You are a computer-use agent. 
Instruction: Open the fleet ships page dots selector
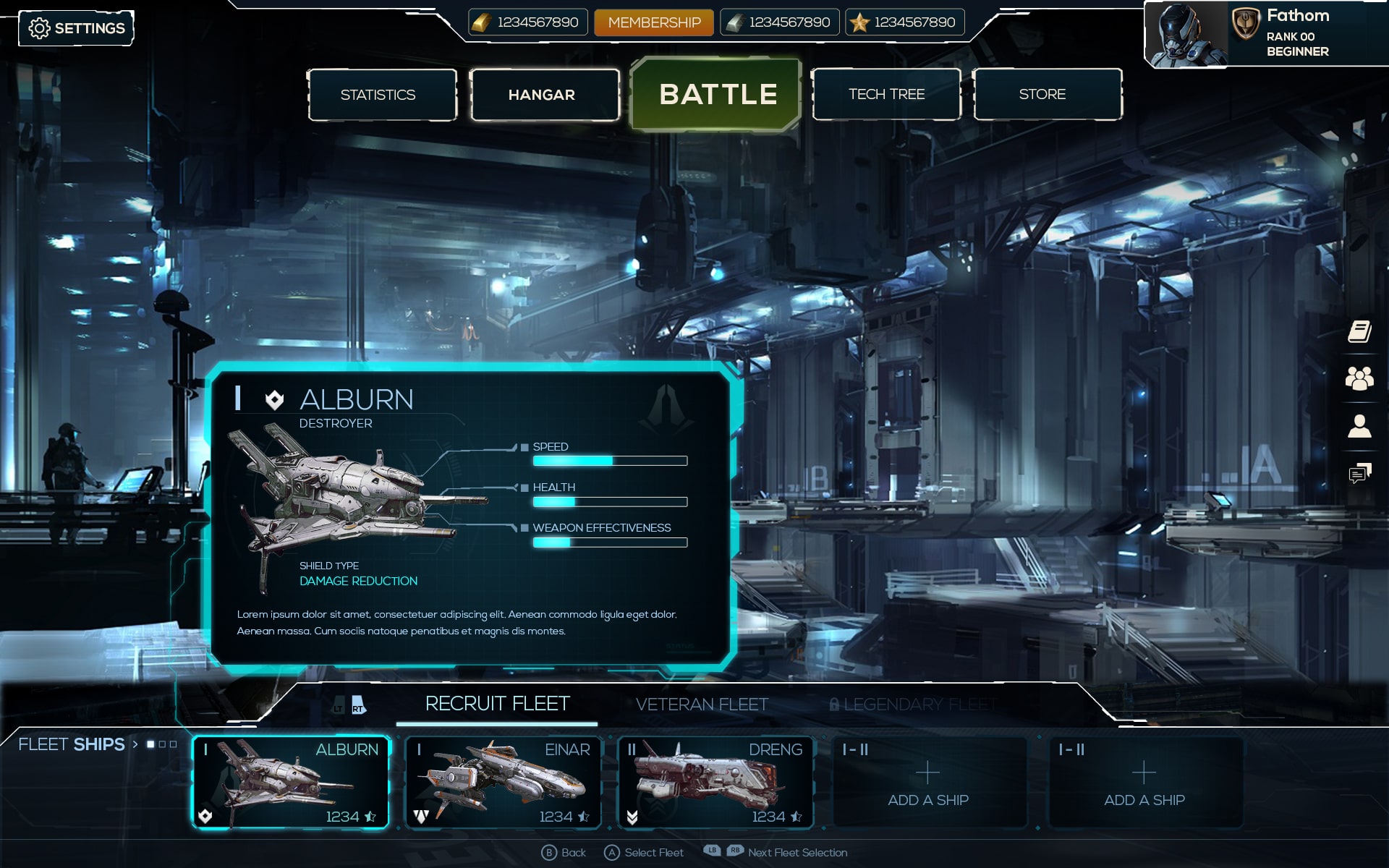161,744
